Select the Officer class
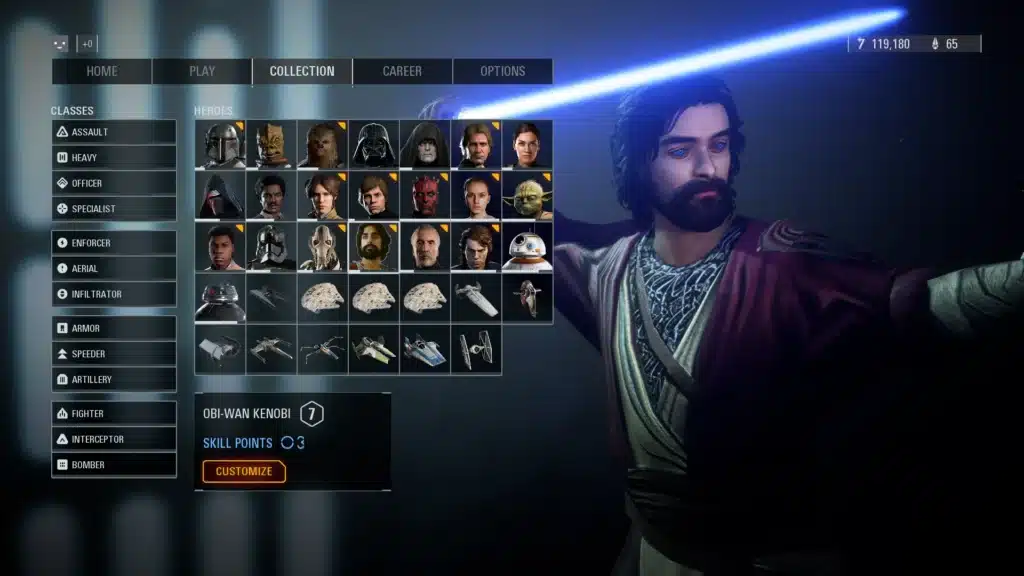The width and height of the screenshot is (1024, 576). 114,183
